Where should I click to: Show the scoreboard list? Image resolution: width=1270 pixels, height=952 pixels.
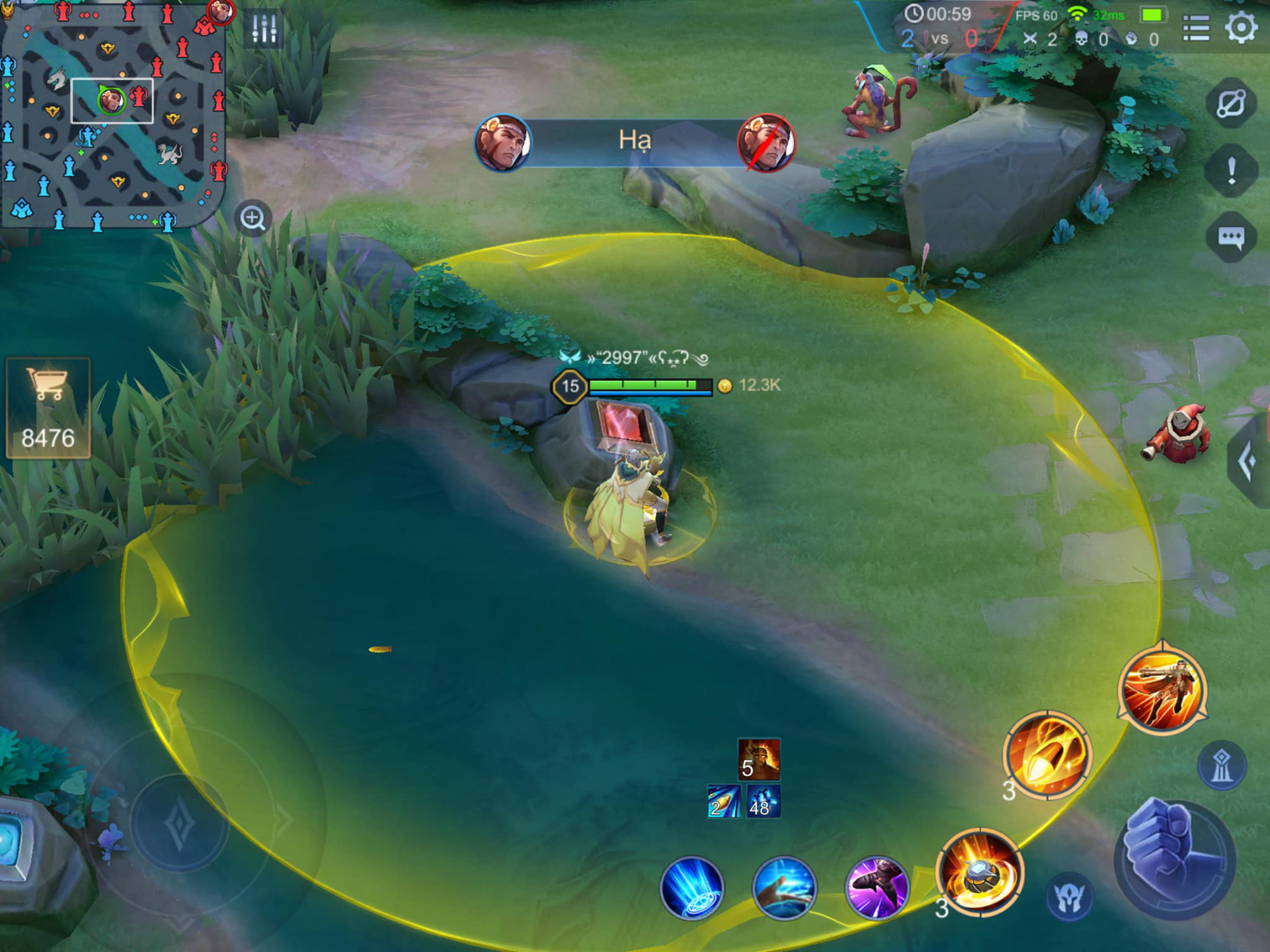(1196, 28)
